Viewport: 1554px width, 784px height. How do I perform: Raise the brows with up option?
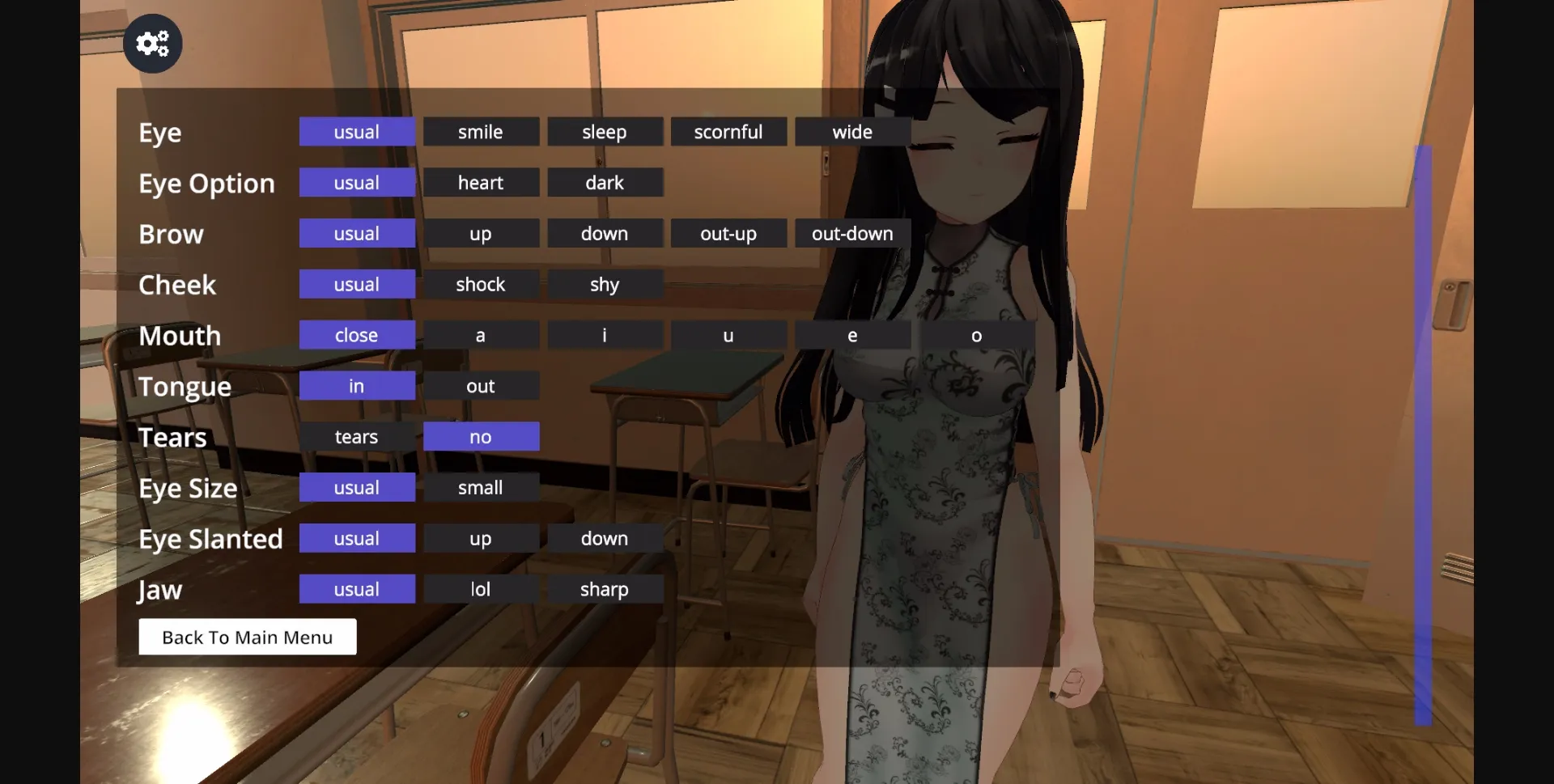[481, 233]
